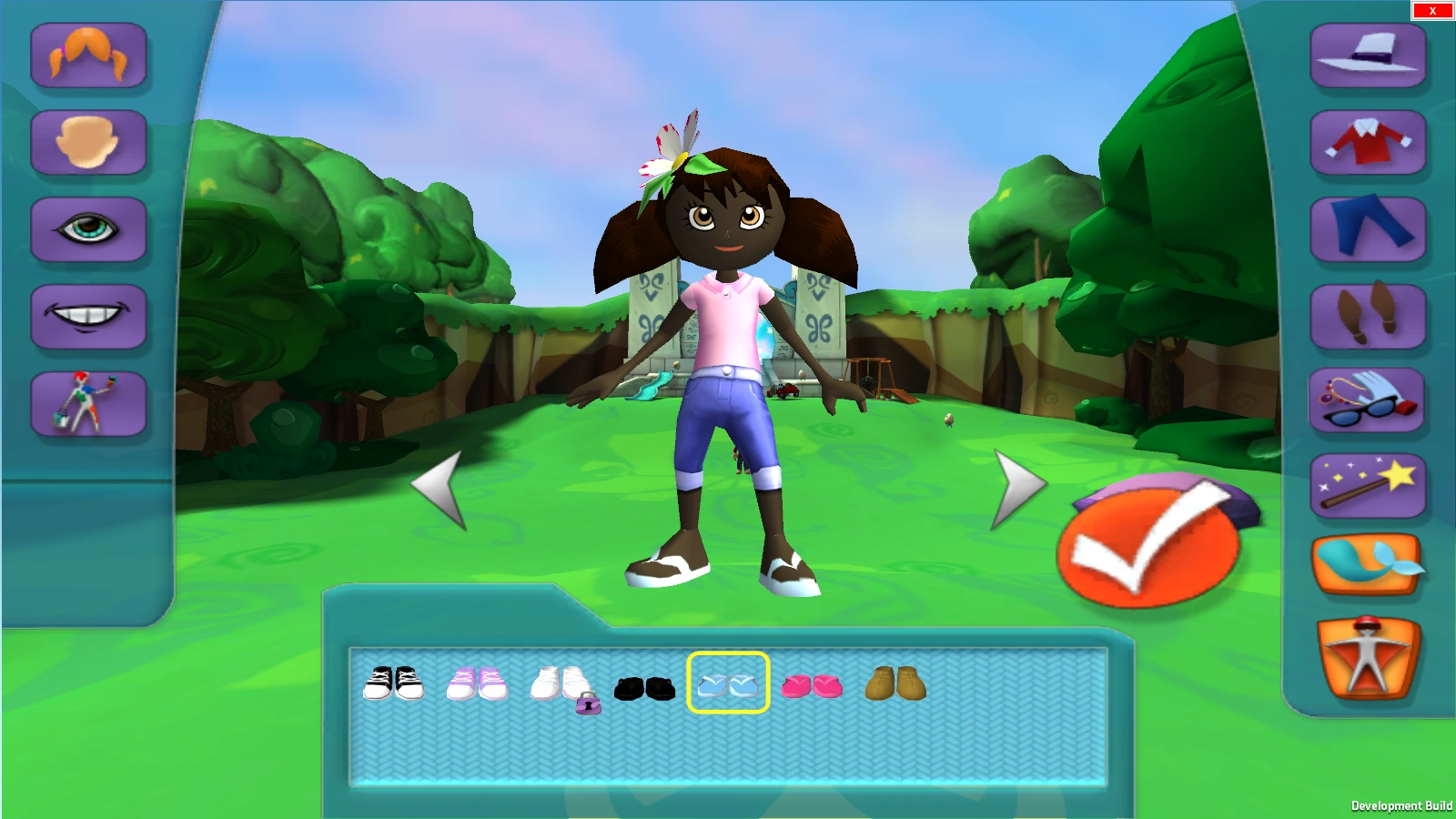
Task: Open the hats category
Action: [x=1367, y=56]
